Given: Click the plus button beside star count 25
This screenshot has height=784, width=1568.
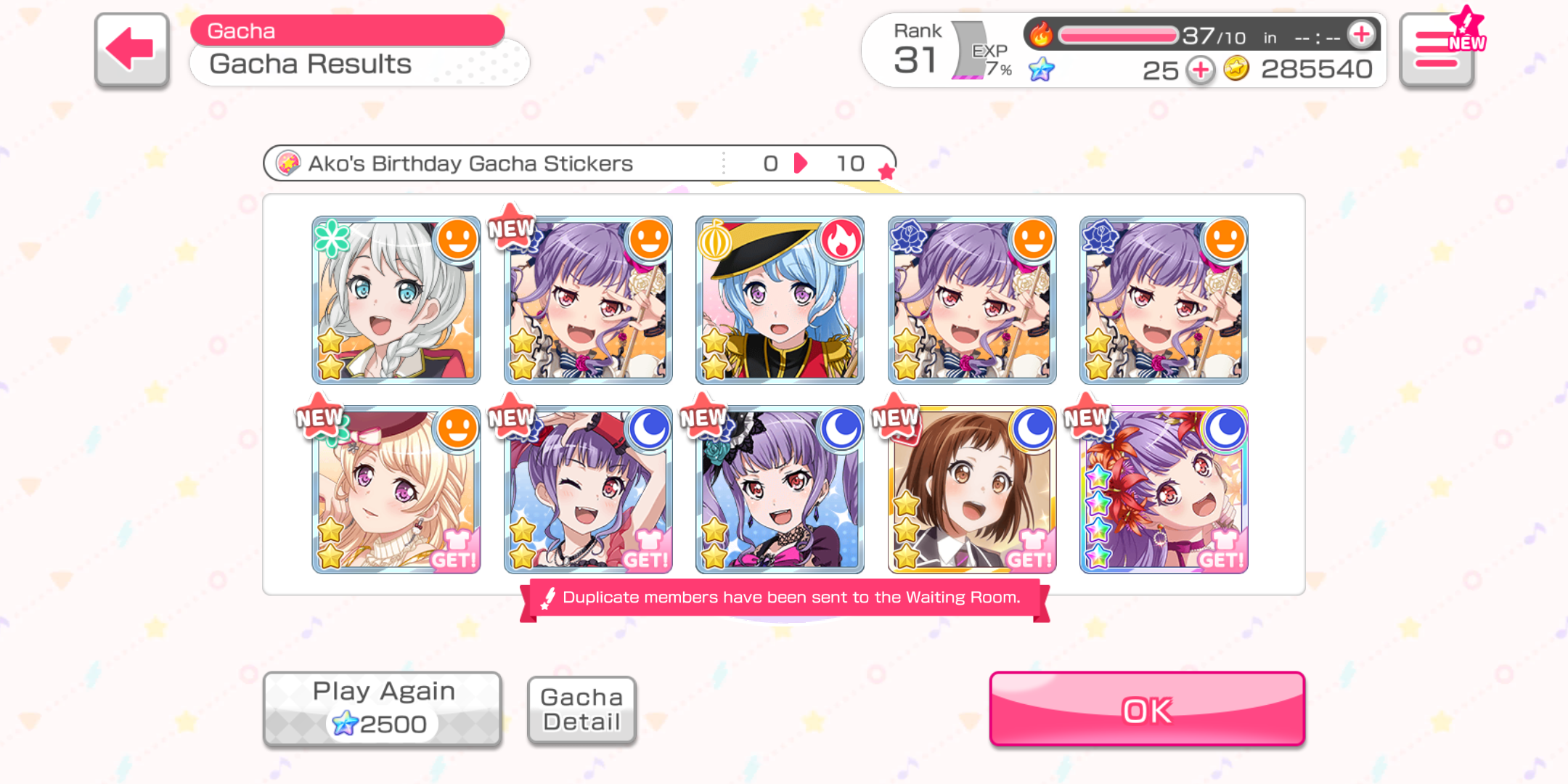Looking at the screenshot, I should point(1201,70).
